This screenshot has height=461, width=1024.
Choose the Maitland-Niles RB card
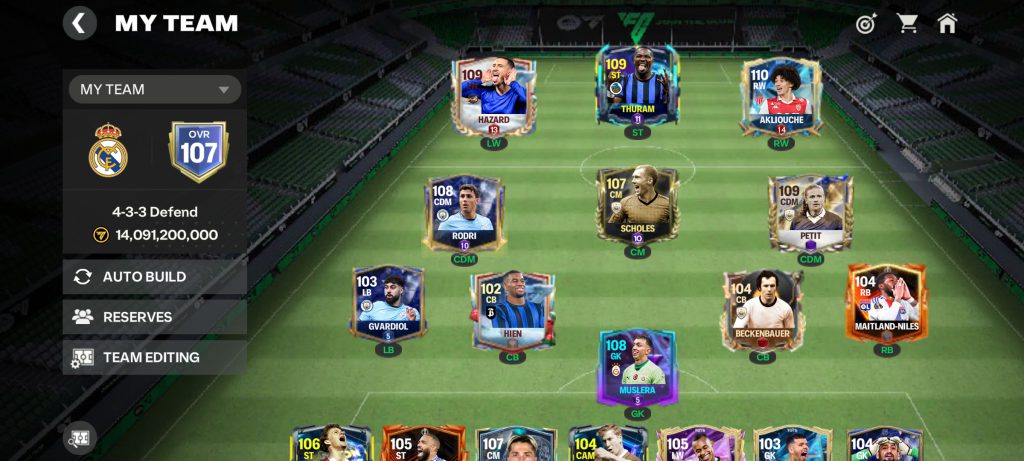click(x=885, y=302)
